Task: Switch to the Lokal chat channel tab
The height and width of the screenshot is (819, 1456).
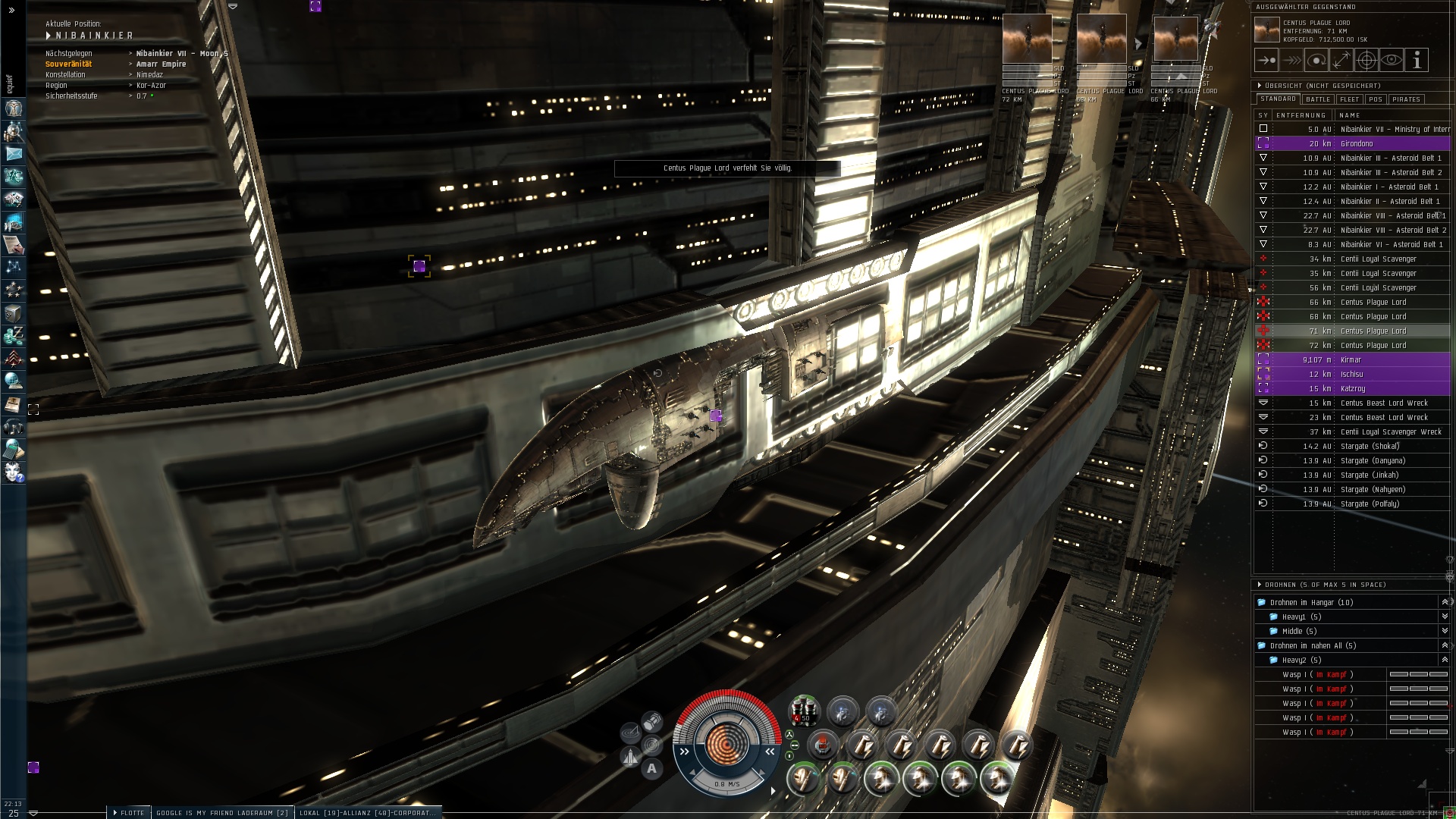Action: click(x=368, y=813)
